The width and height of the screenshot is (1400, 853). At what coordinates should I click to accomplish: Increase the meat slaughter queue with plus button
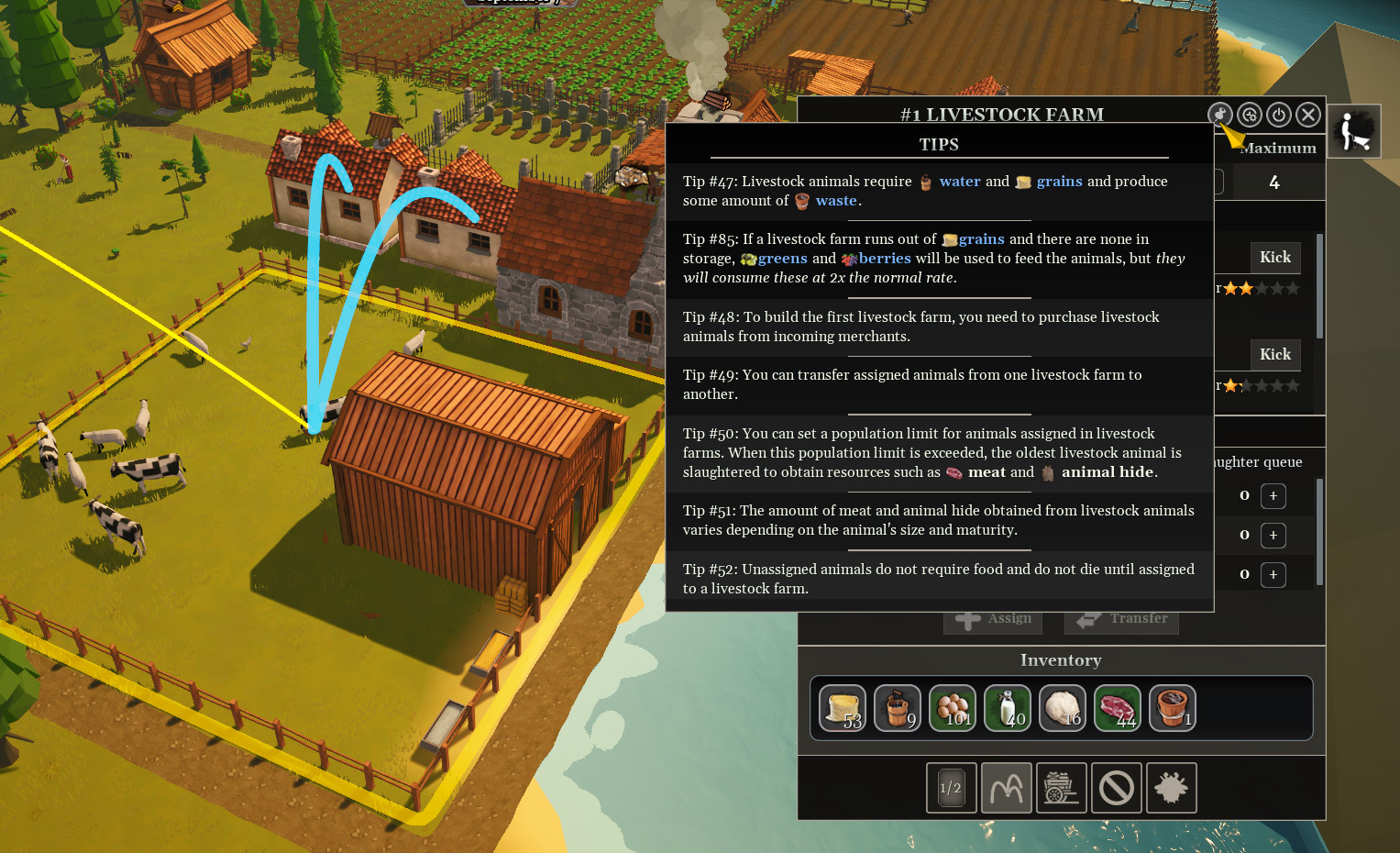click(1273, 496)
